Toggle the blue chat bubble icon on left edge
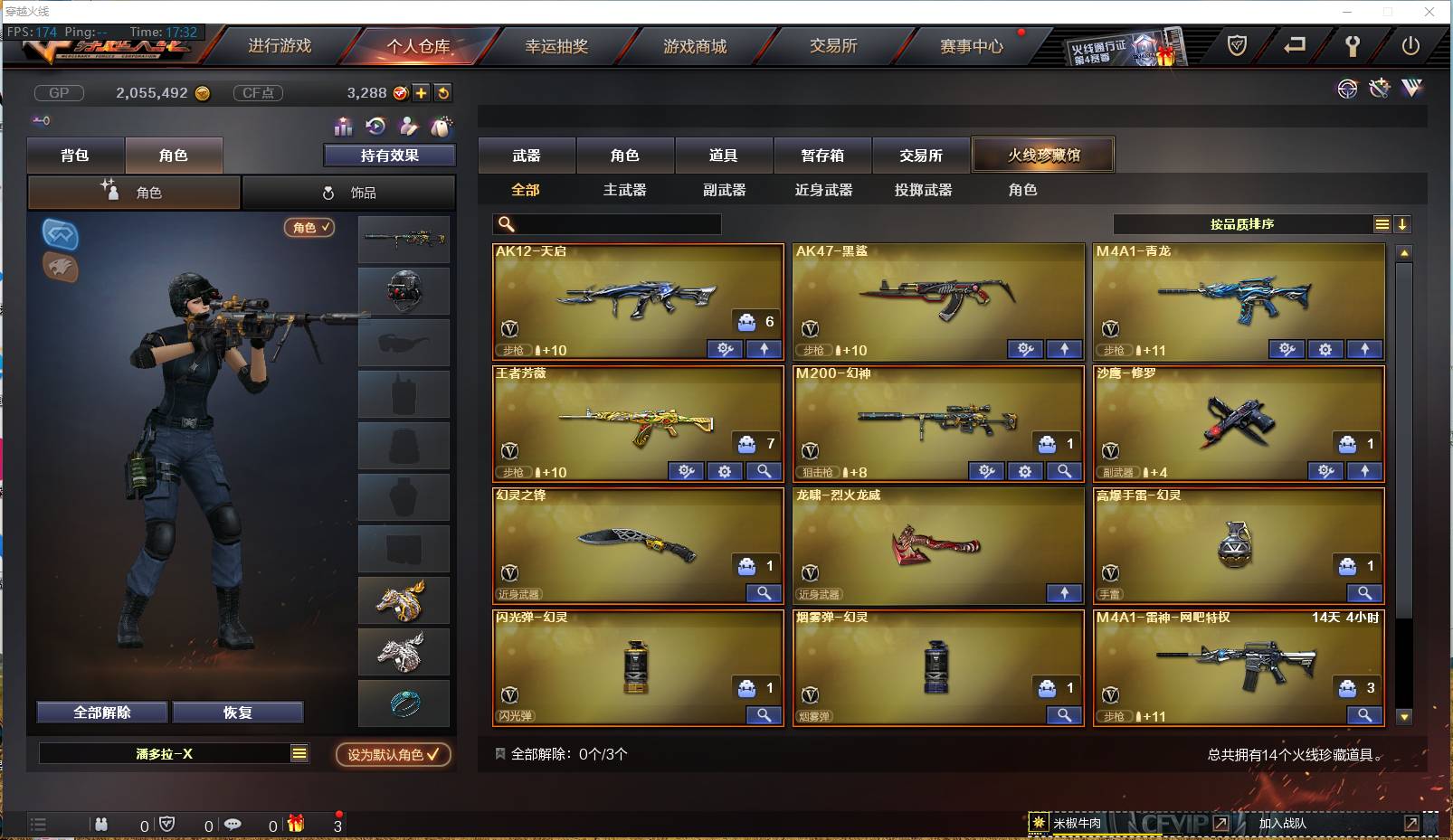The width and height of the screenshot is (1453, 840). tap(60, 236)
